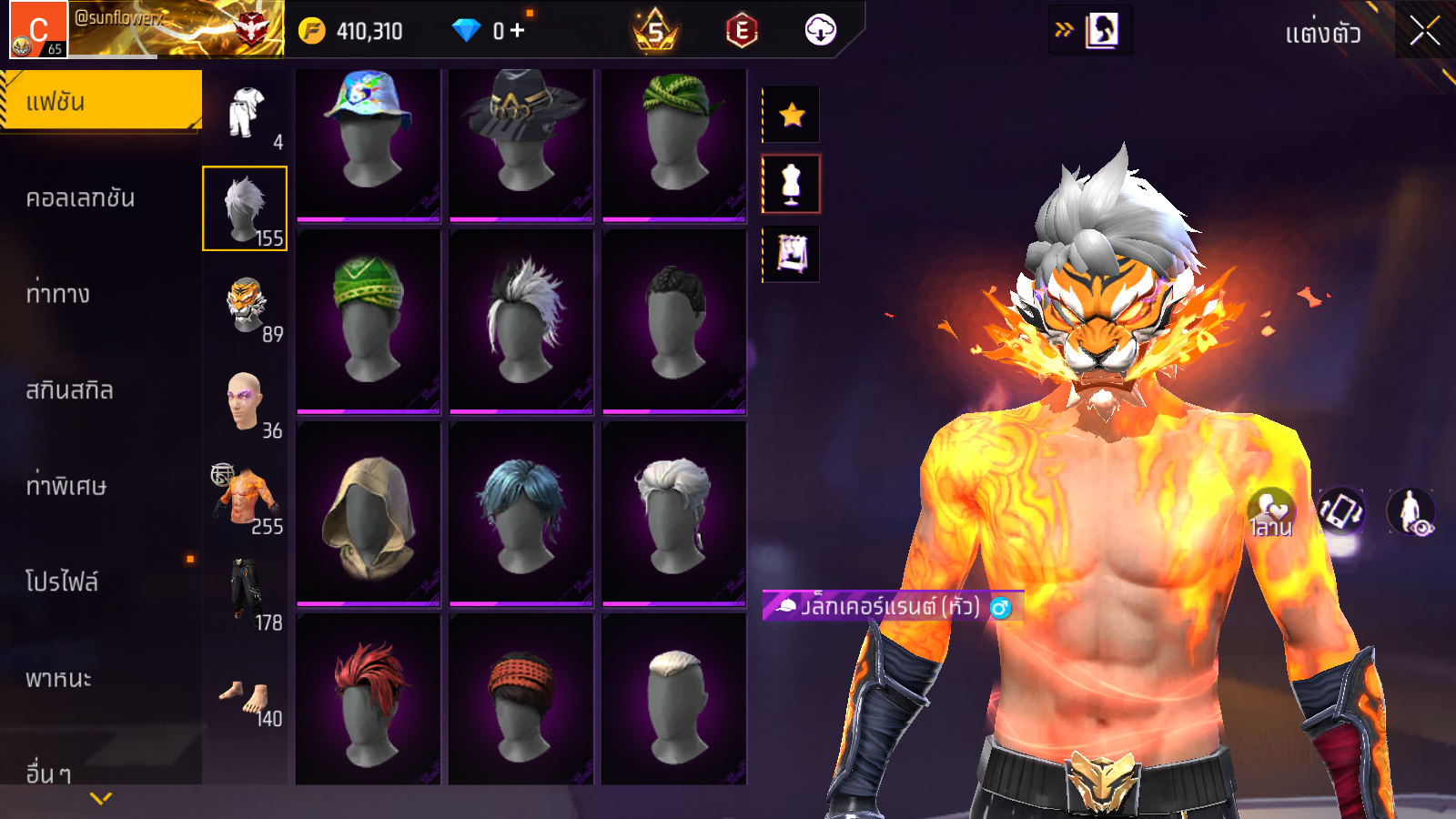
Task: Go to the โปรไฟล์ profile tab
Action: click(x=62, y=582)
